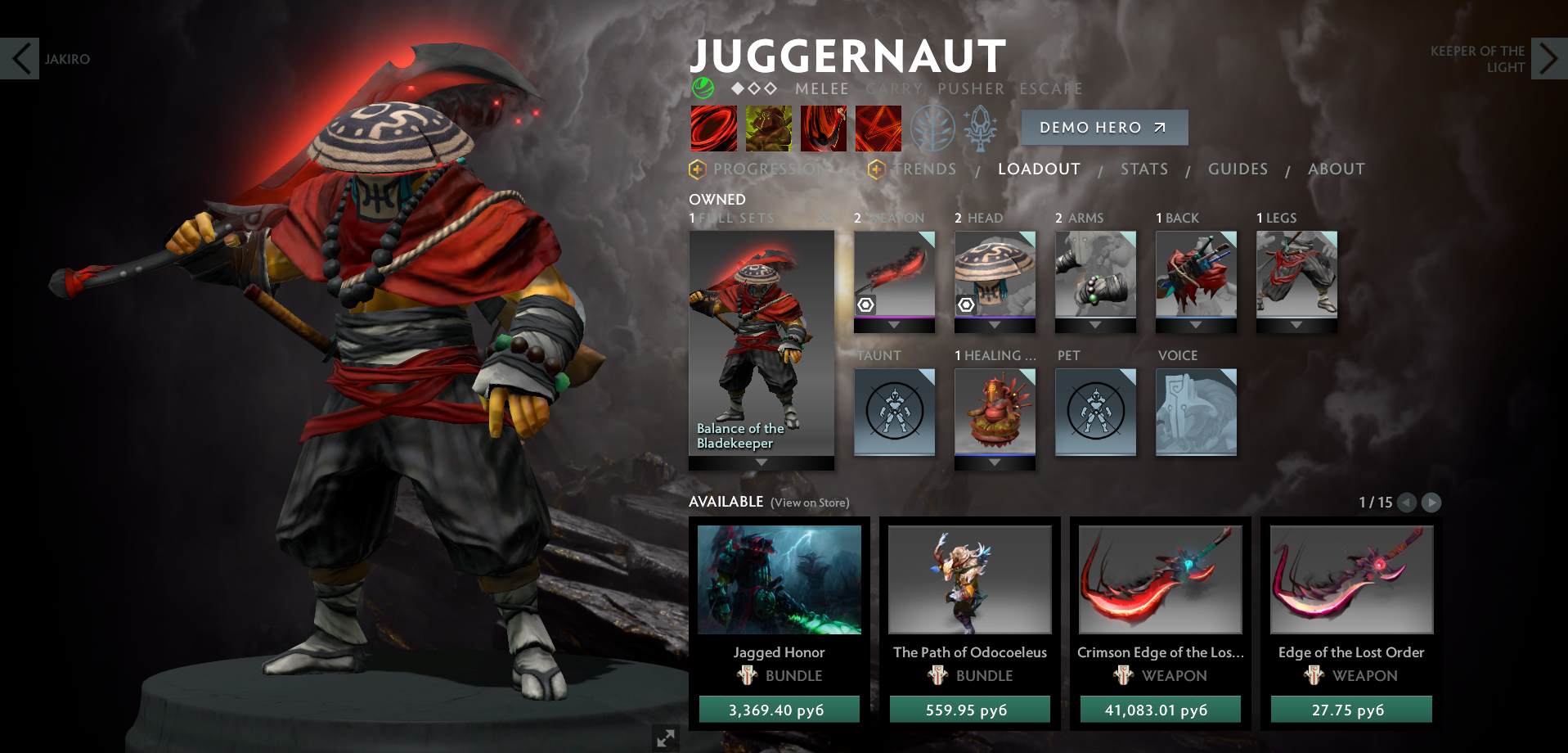Click the Demo Hero button

point(1104,128)
